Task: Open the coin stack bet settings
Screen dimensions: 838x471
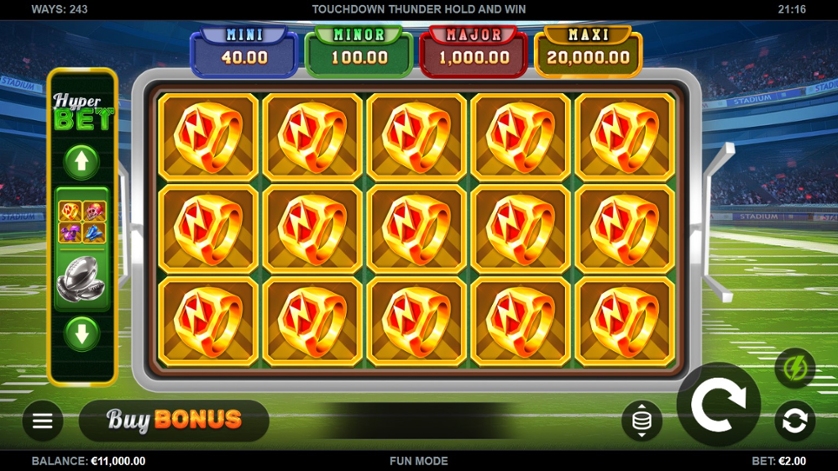Action: pos(641,421)
